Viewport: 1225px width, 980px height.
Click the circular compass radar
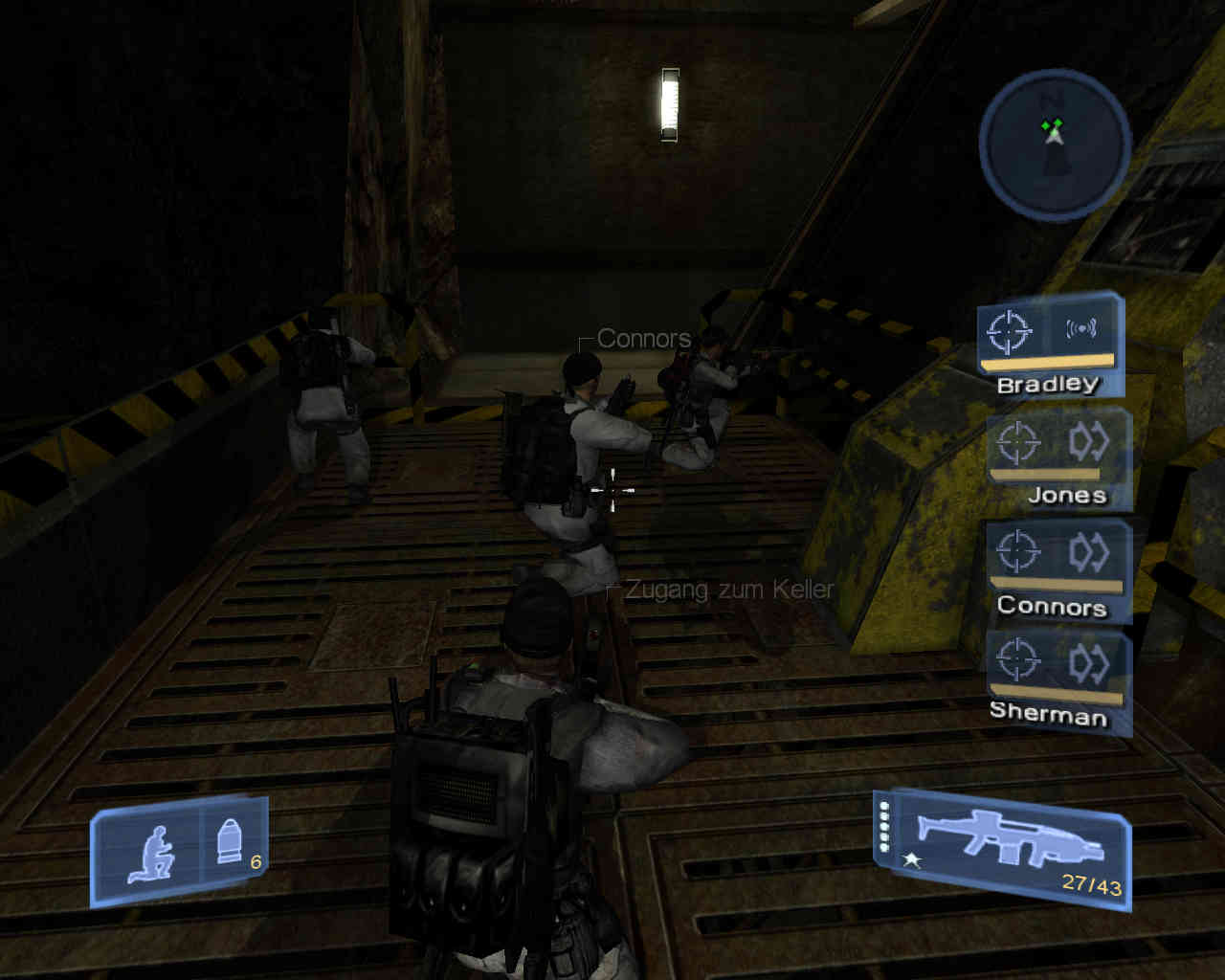pyautogui.click(x=1054, y=145)
